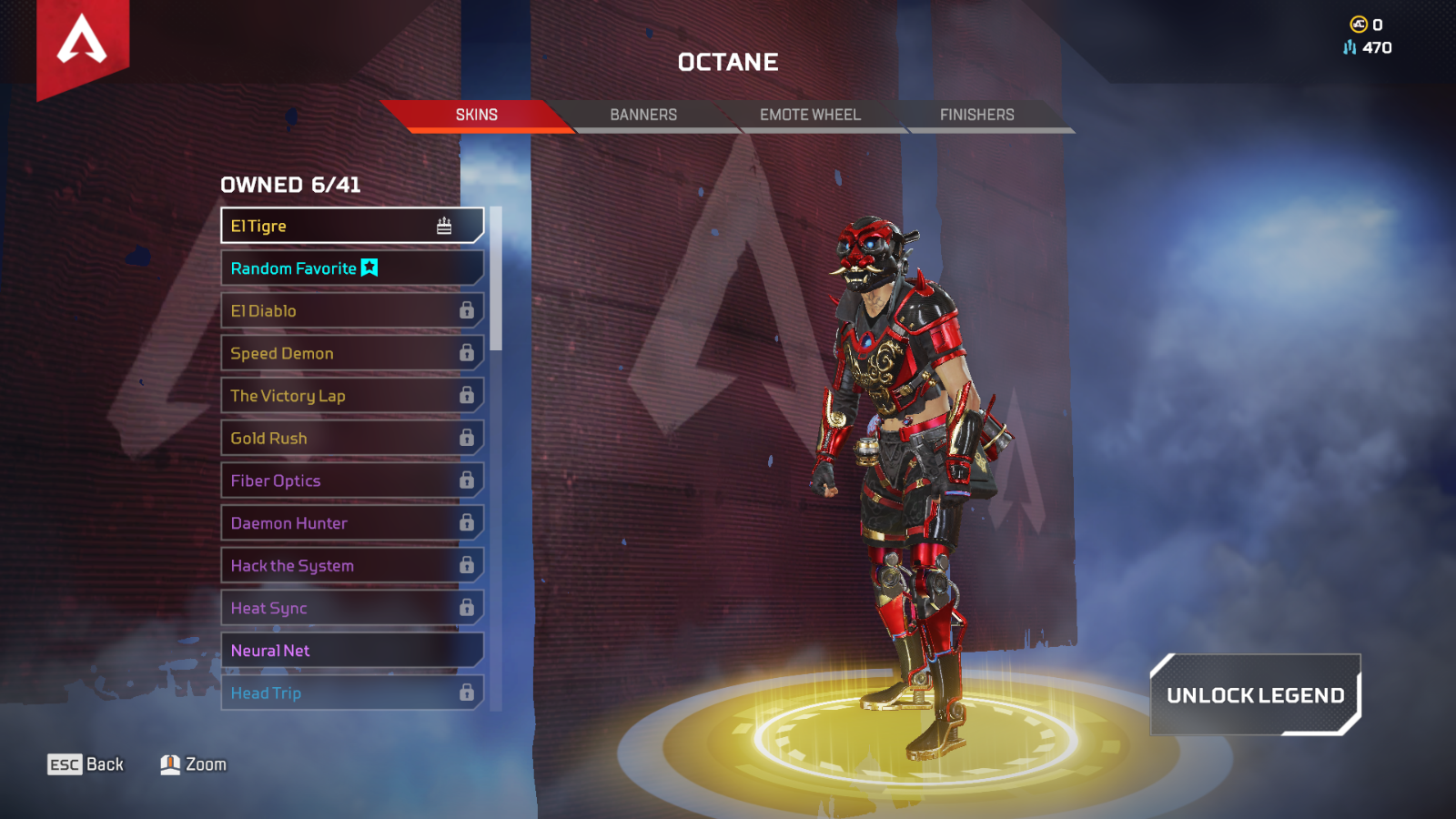This screenshot has height=819, width=1456.
Task: Preview the Heat Sync skin
Action: (x=351, y=608)
